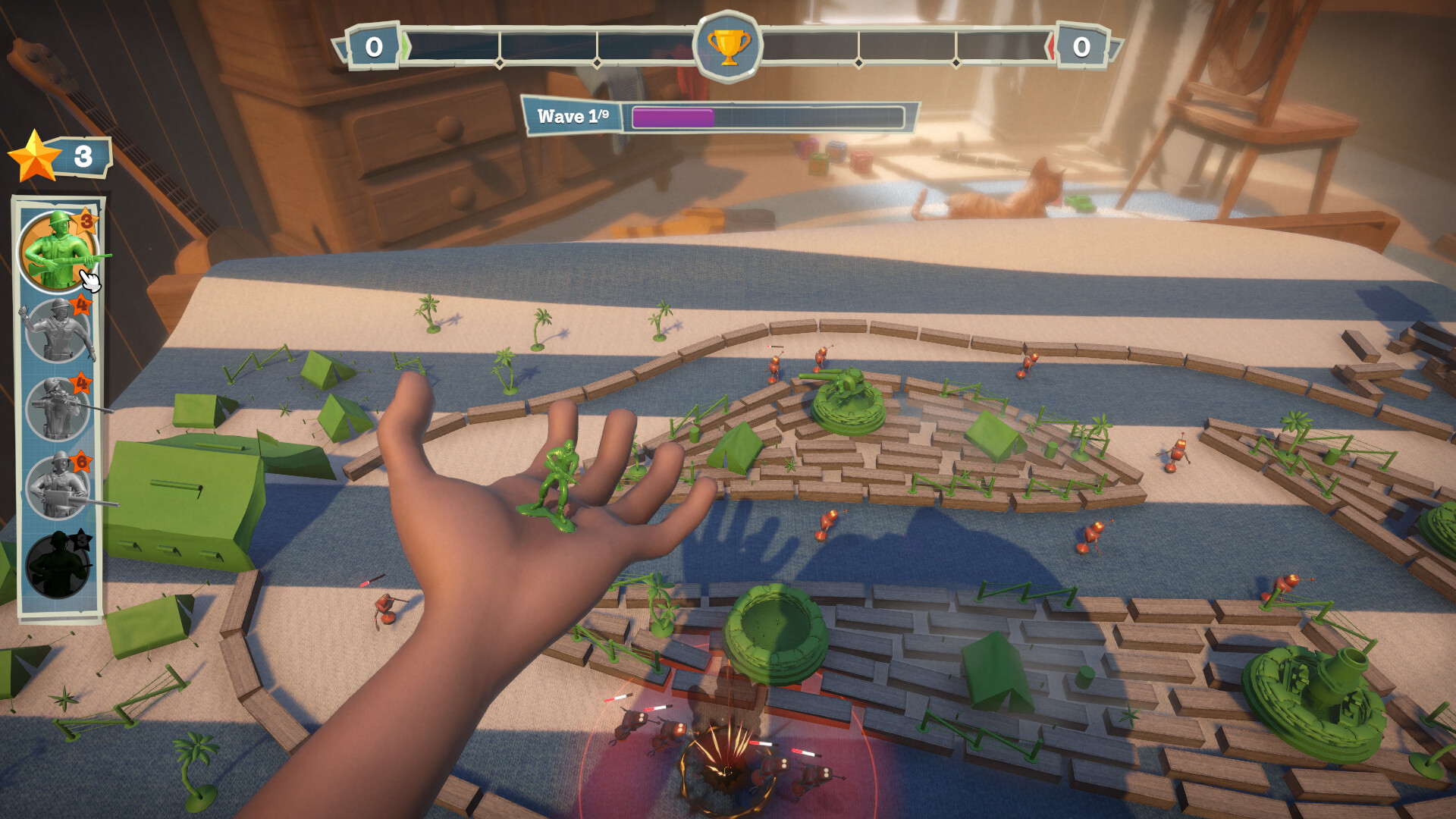The height and width of the screenshot is (819, 1456).
Task: Click the left score counter showing 0
Action: point(373,45)
